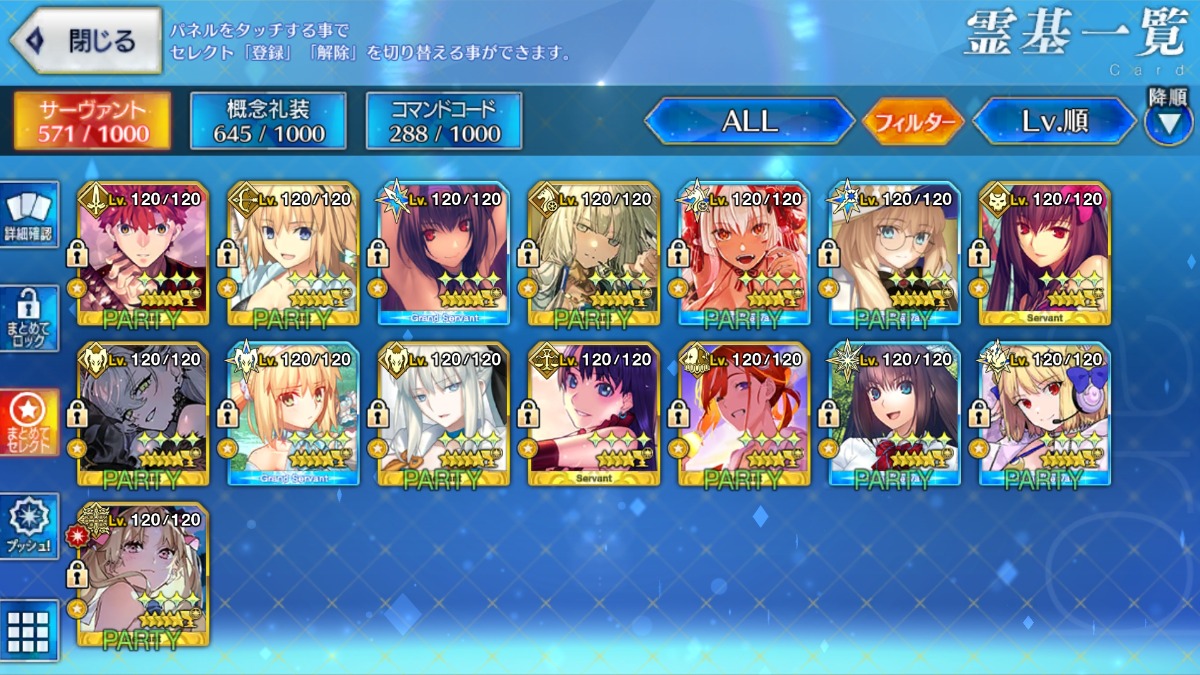Close the servant list with 閉じる

point(85,41)
